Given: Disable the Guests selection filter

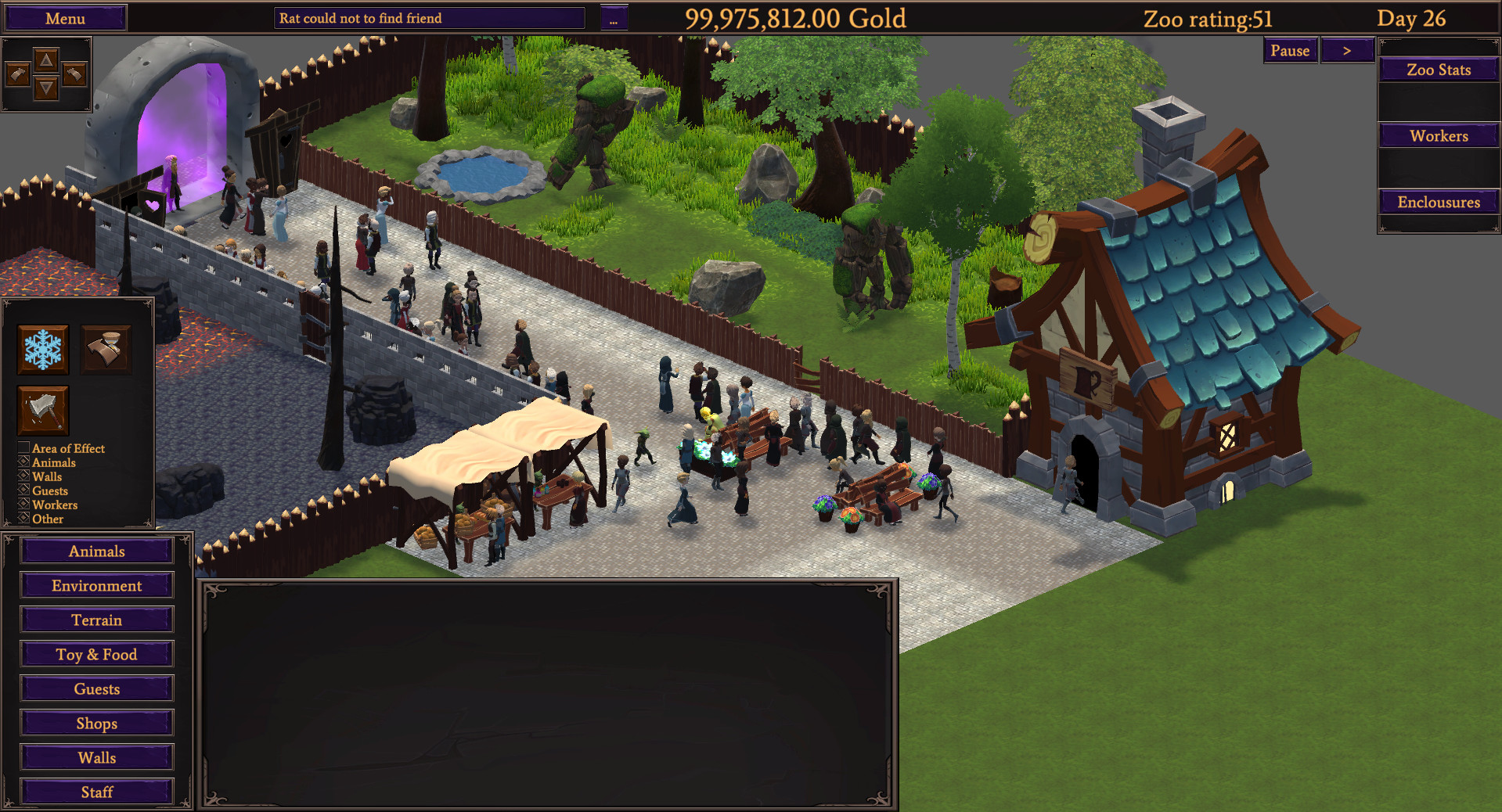Looking at the screenshot, I should coord(23,490).
